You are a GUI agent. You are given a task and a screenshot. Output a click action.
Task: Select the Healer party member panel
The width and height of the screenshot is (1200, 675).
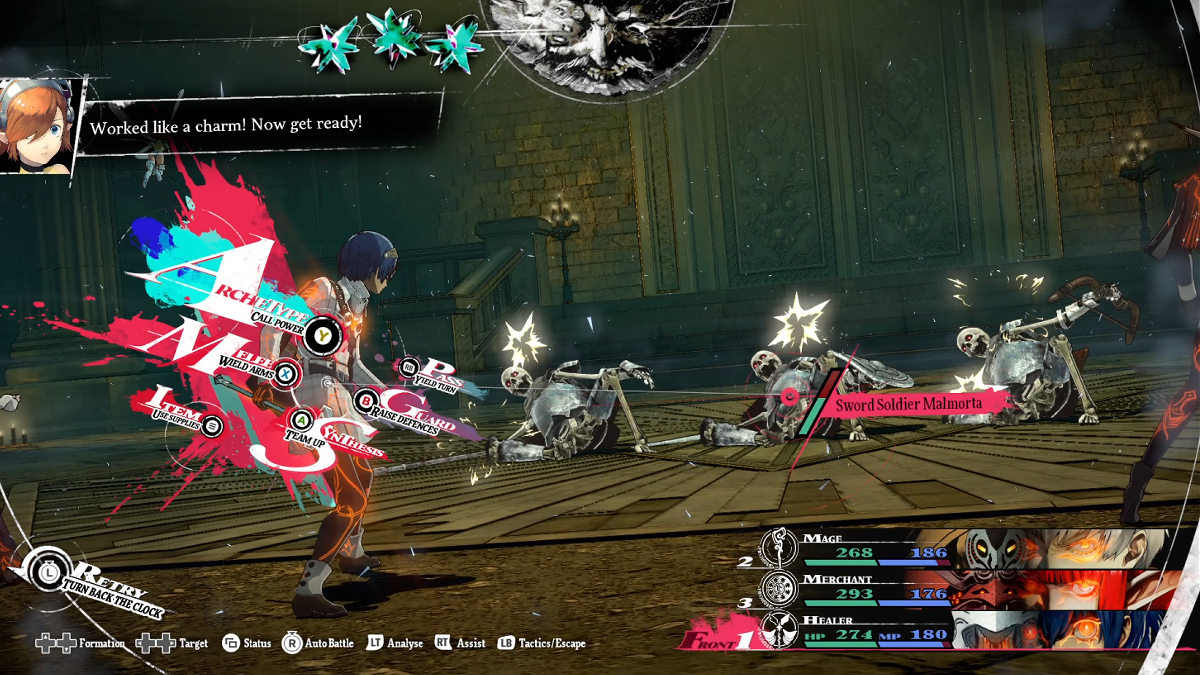[x=960, y=631]
